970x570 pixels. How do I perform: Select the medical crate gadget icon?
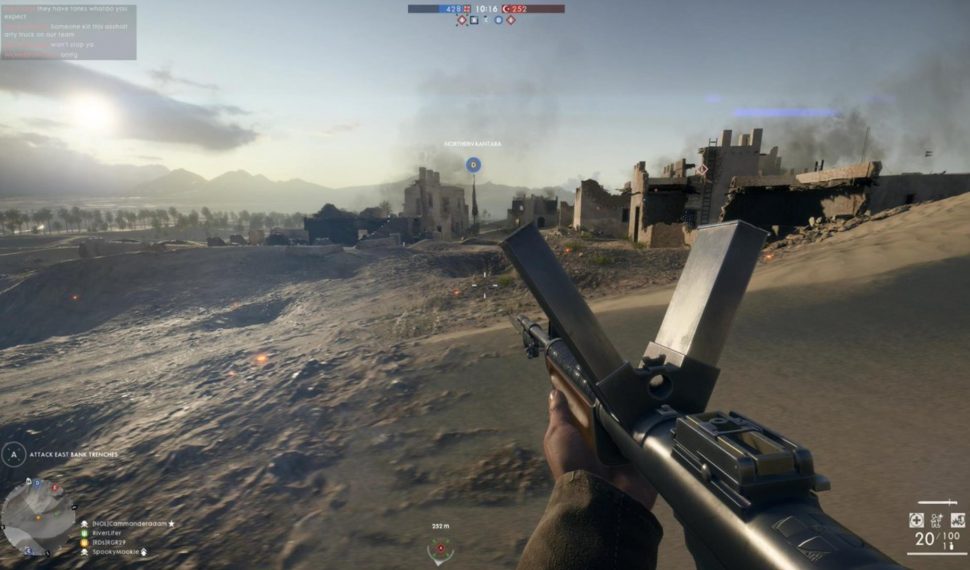[x=916, y=520]
